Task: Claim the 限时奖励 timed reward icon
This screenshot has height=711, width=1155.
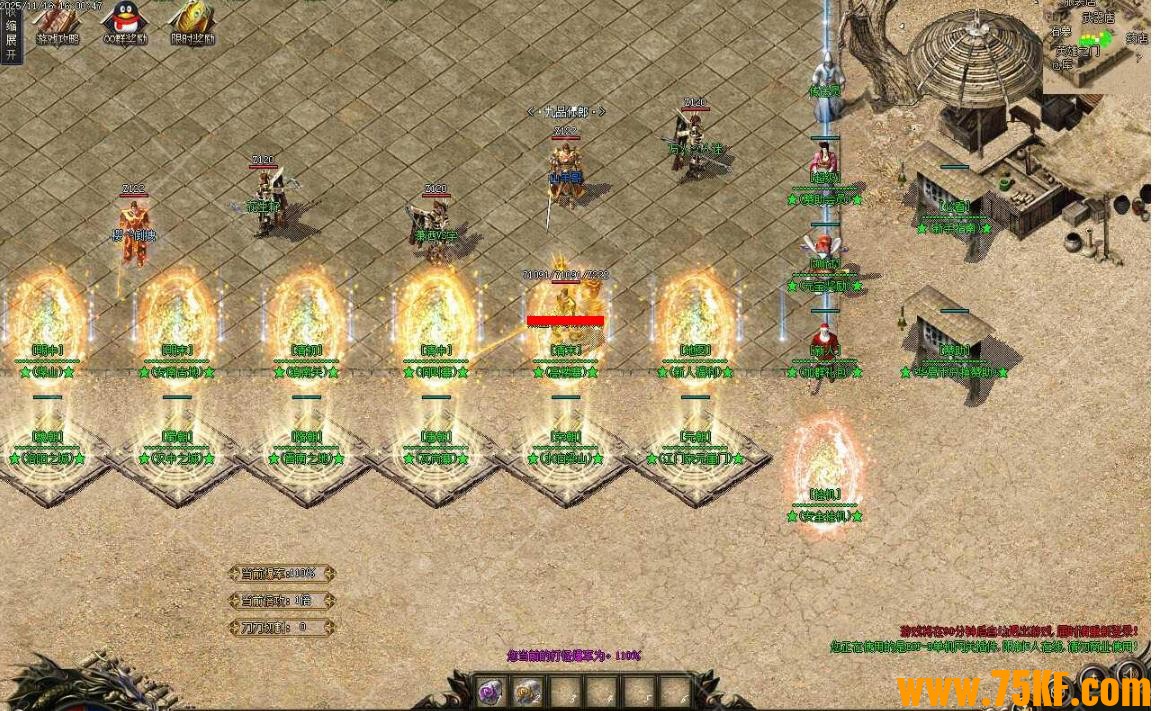Action: pyautogui.click(x=192, y=24)
